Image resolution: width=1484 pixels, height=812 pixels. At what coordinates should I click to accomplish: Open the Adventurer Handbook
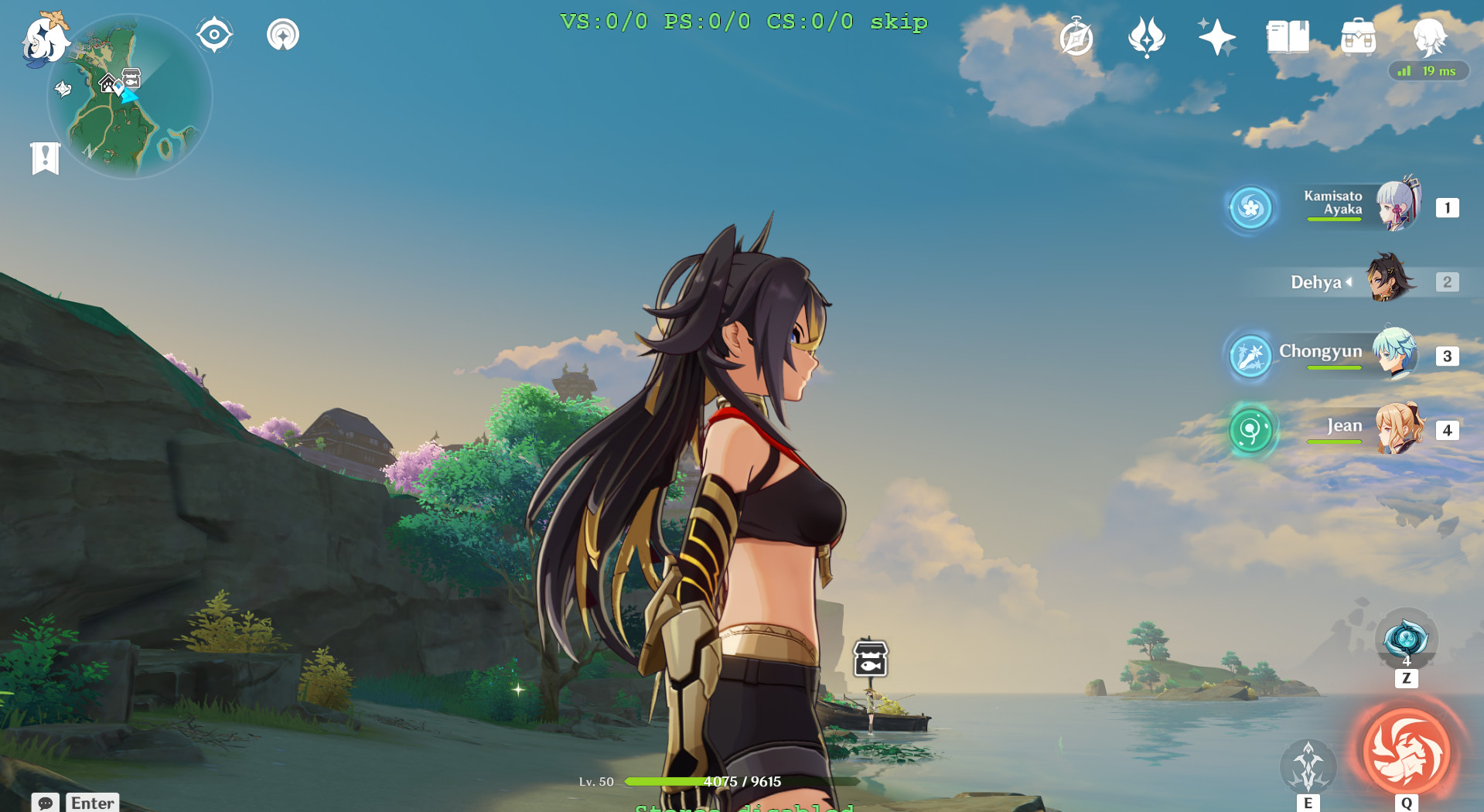[1077, 39]
